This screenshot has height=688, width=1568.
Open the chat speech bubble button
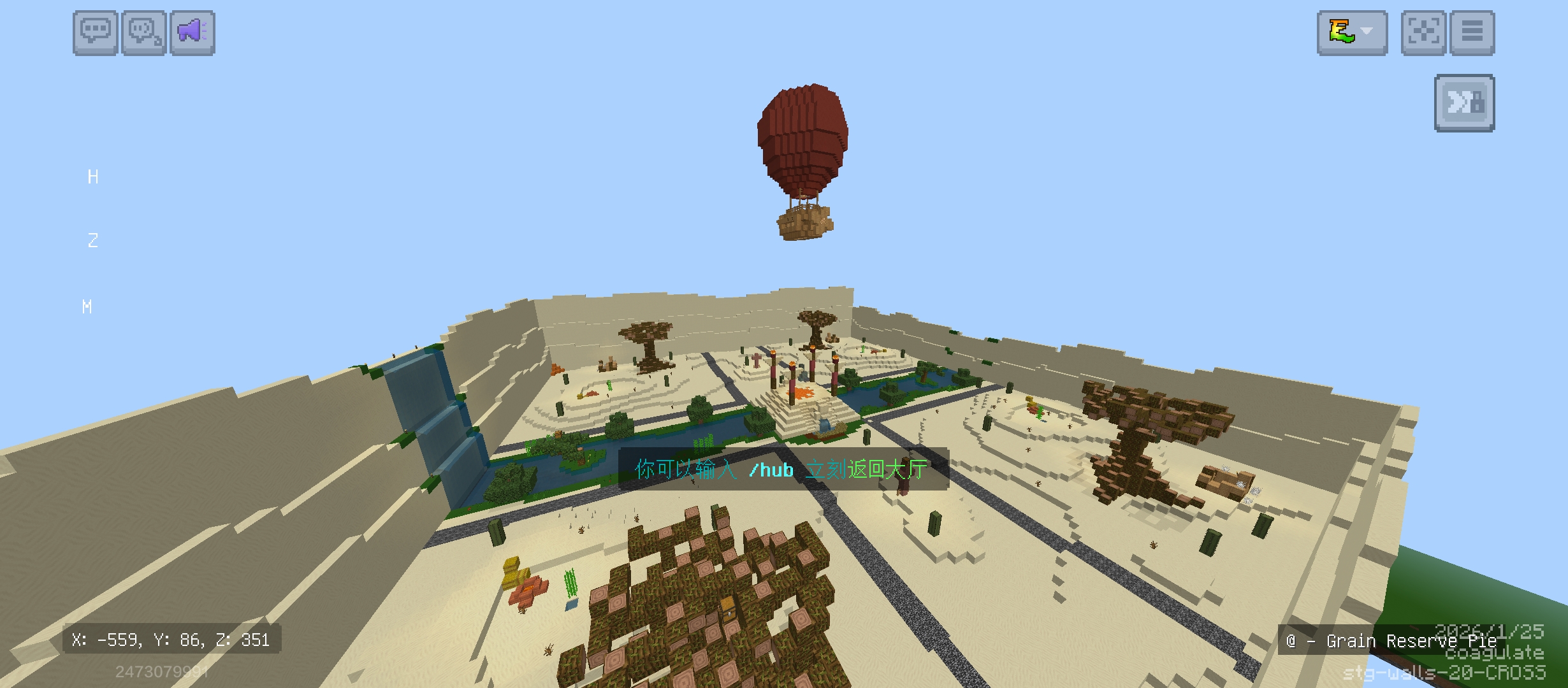click(96, 32)
